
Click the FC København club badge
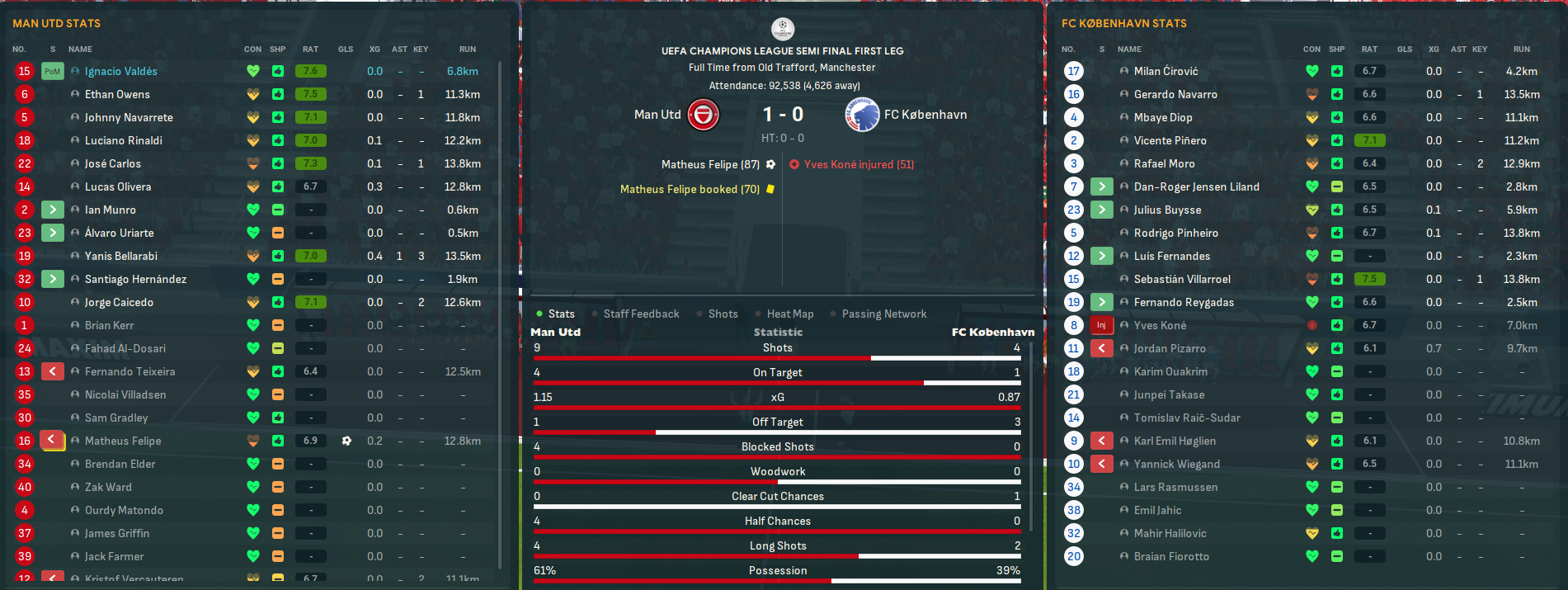(861, 115)
